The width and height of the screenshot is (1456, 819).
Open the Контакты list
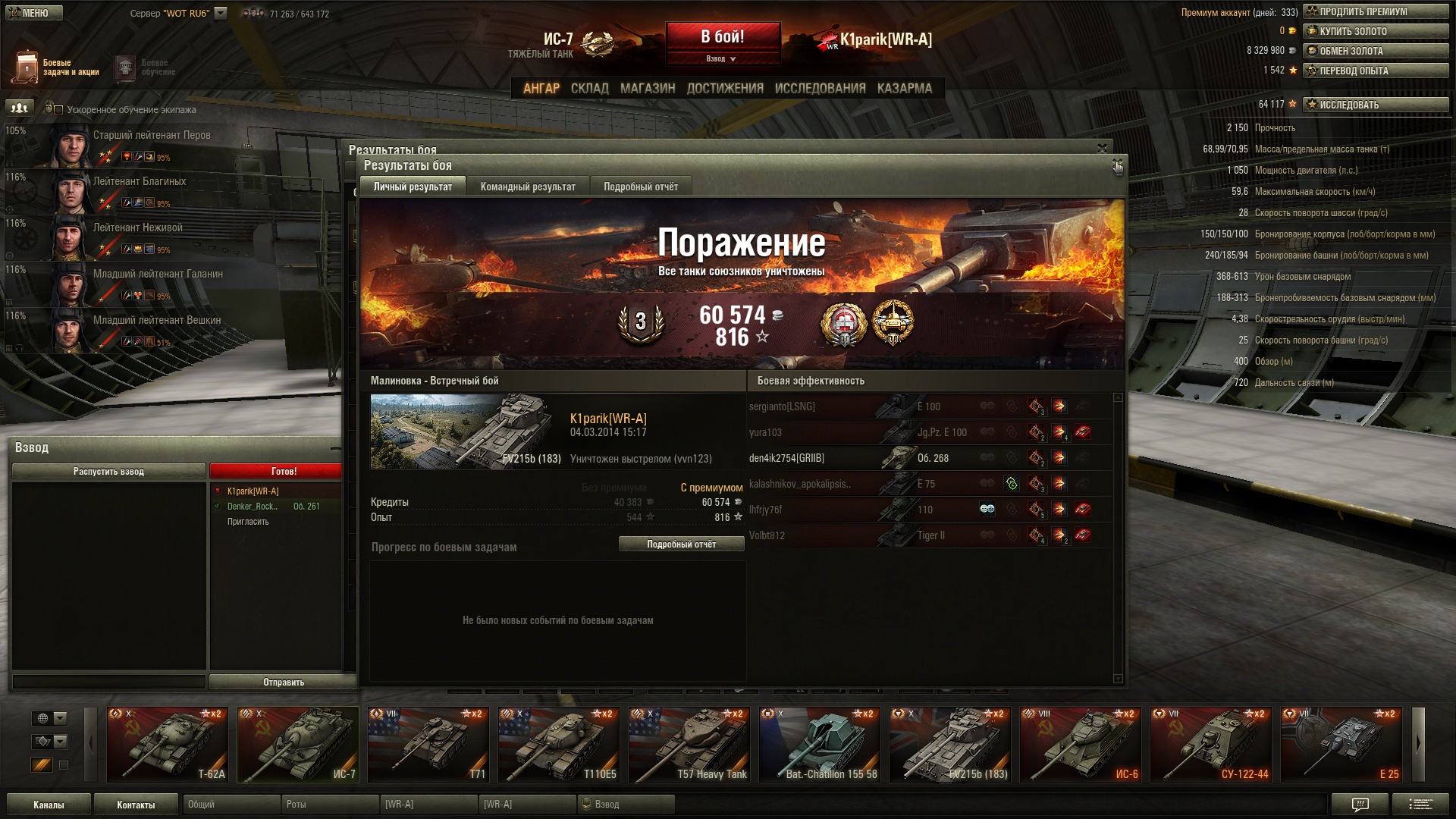[136, 805]
